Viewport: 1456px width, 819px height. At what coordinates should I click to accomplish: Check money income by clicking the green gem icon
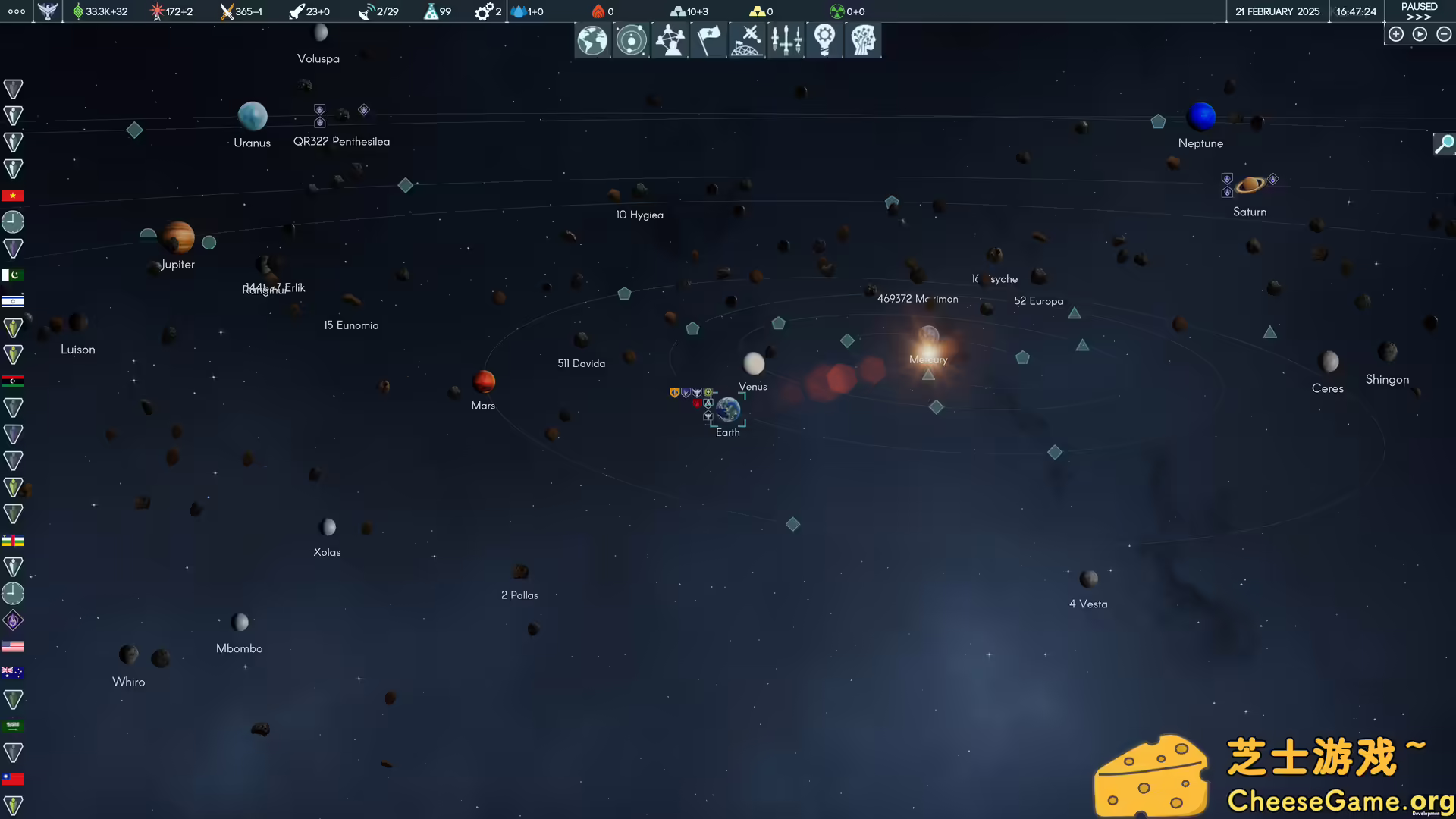tap(78, 11)
